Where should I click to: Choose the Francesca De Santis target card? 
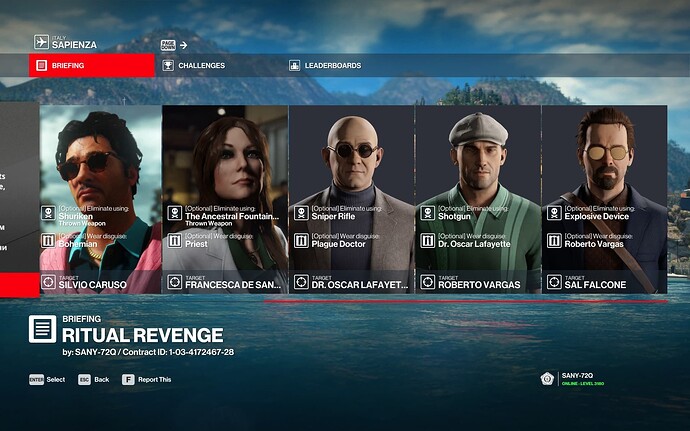225,199
